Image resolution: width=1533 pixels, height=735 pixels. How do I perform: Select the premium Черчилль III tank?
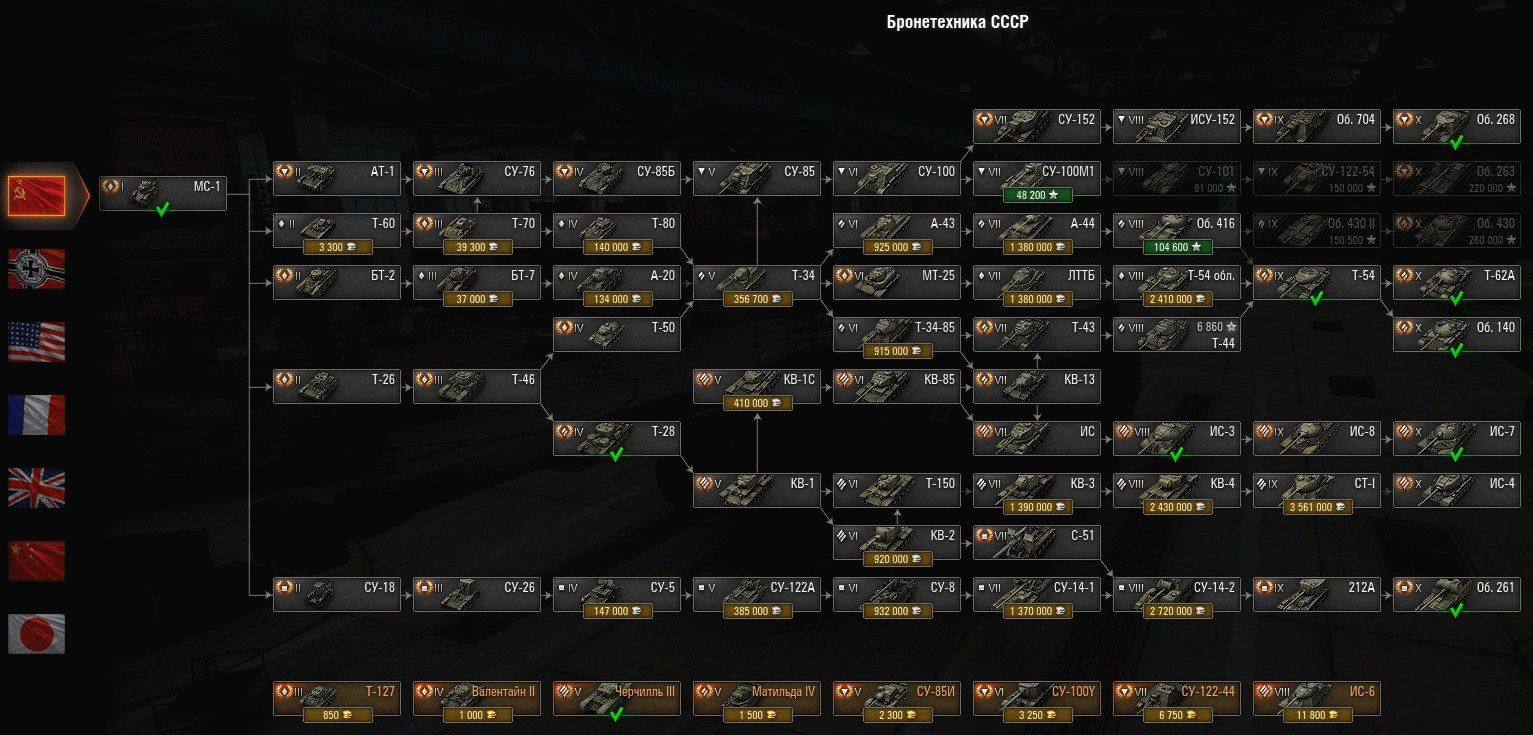(x=616, y=698)
